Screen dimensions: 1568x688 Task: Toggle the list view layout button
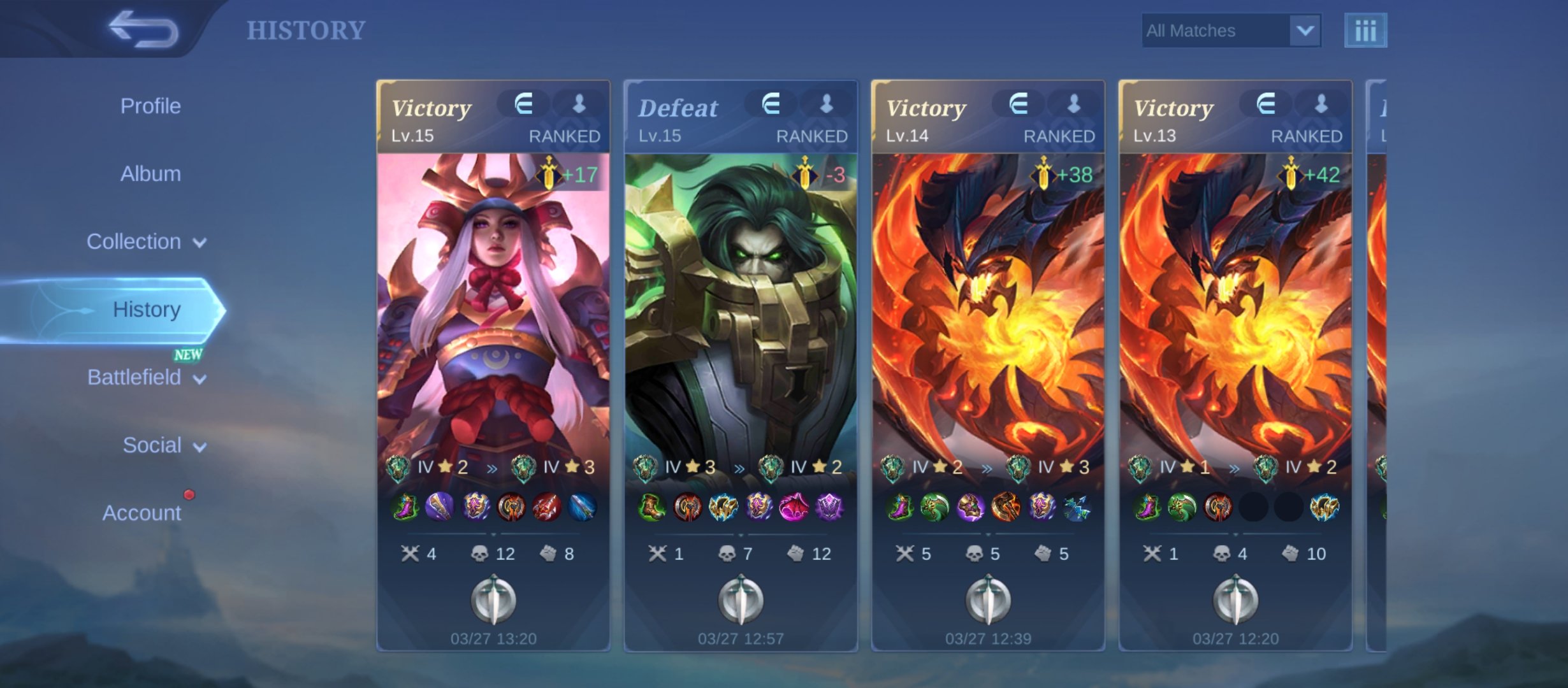pyautogui.click(x=1365, y=31)
